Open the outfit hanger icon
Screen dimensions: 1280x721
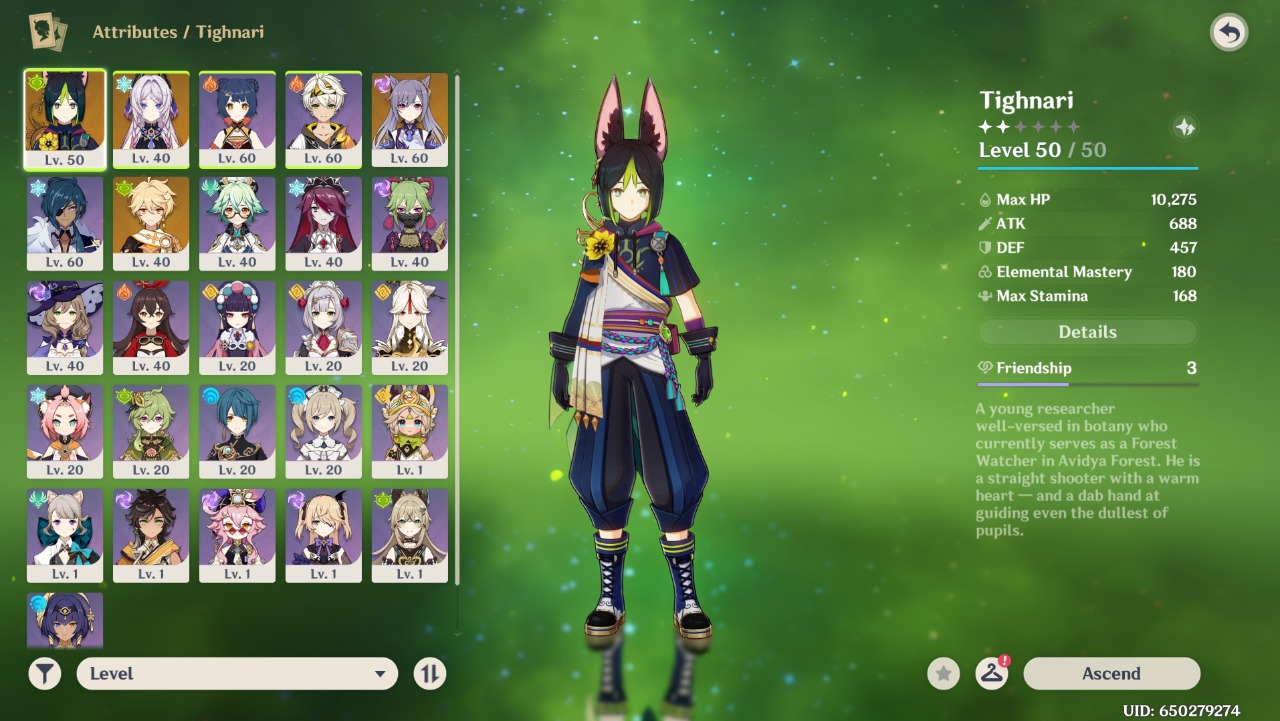click(x=991, y=673)
